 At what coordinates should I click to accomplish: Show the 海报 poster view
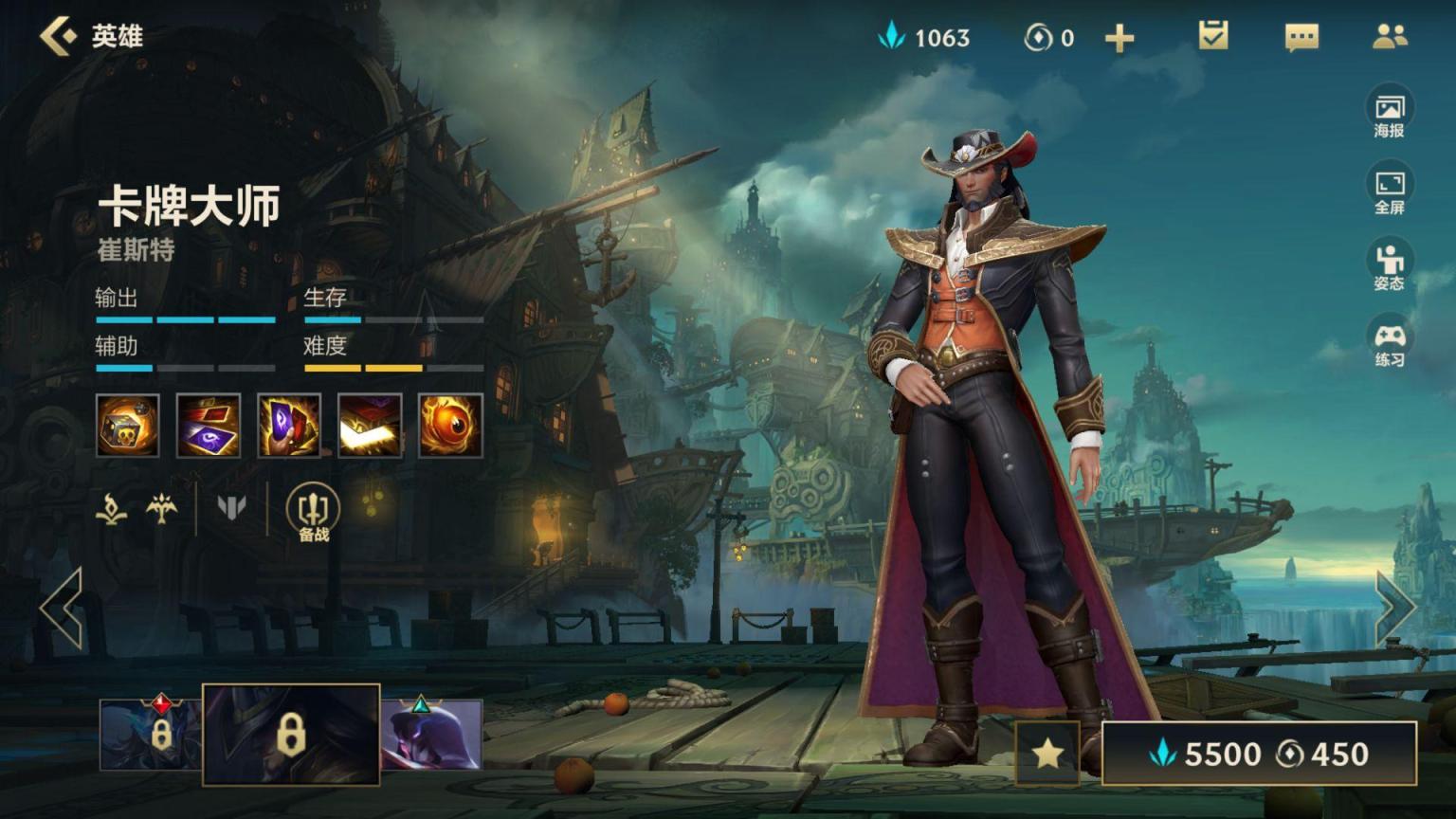coord(1389,114)
